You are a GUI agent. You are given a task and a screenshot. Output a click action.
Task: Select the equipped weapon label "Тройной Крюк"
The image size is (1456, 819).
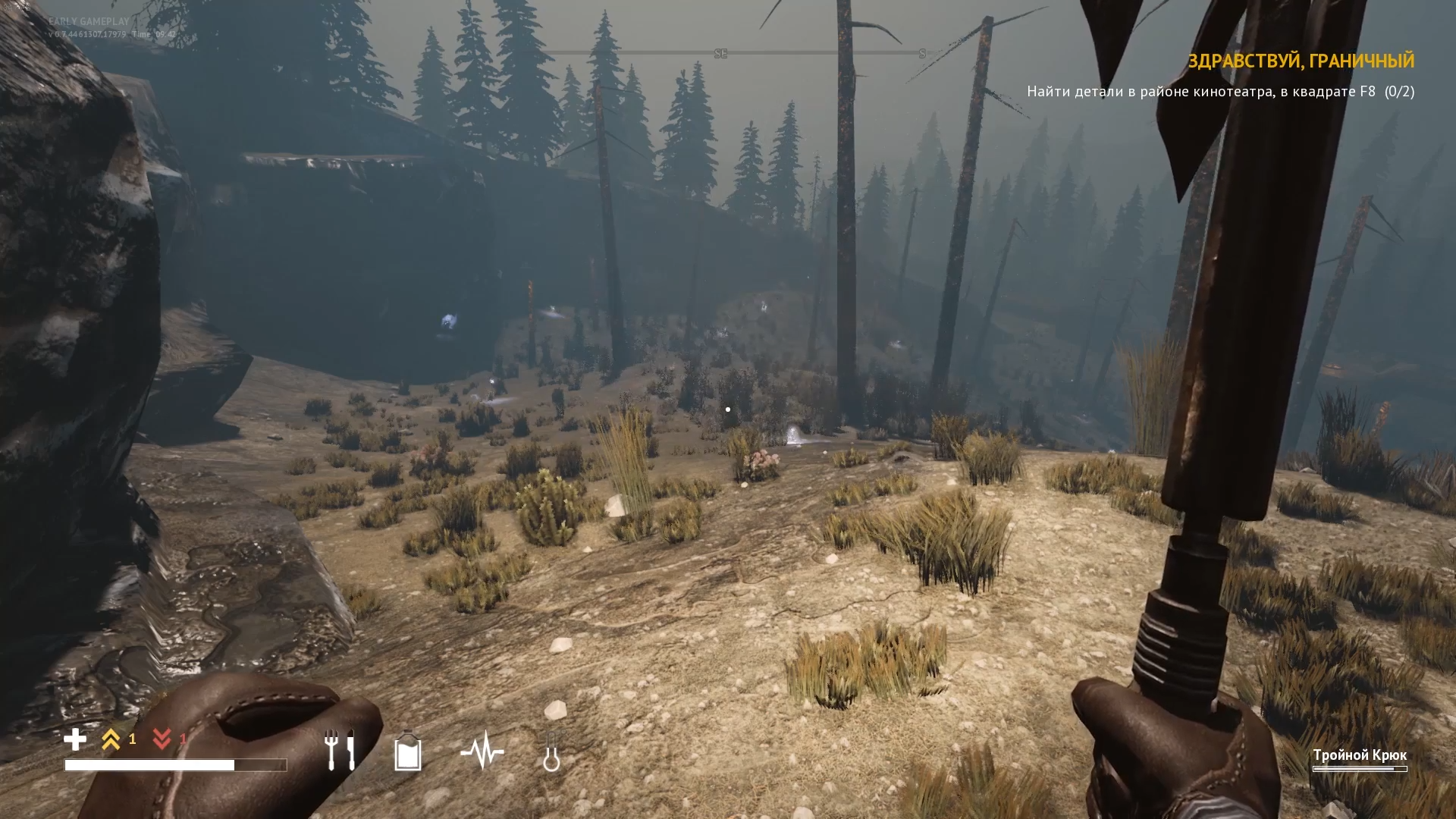pos(1359,755)
